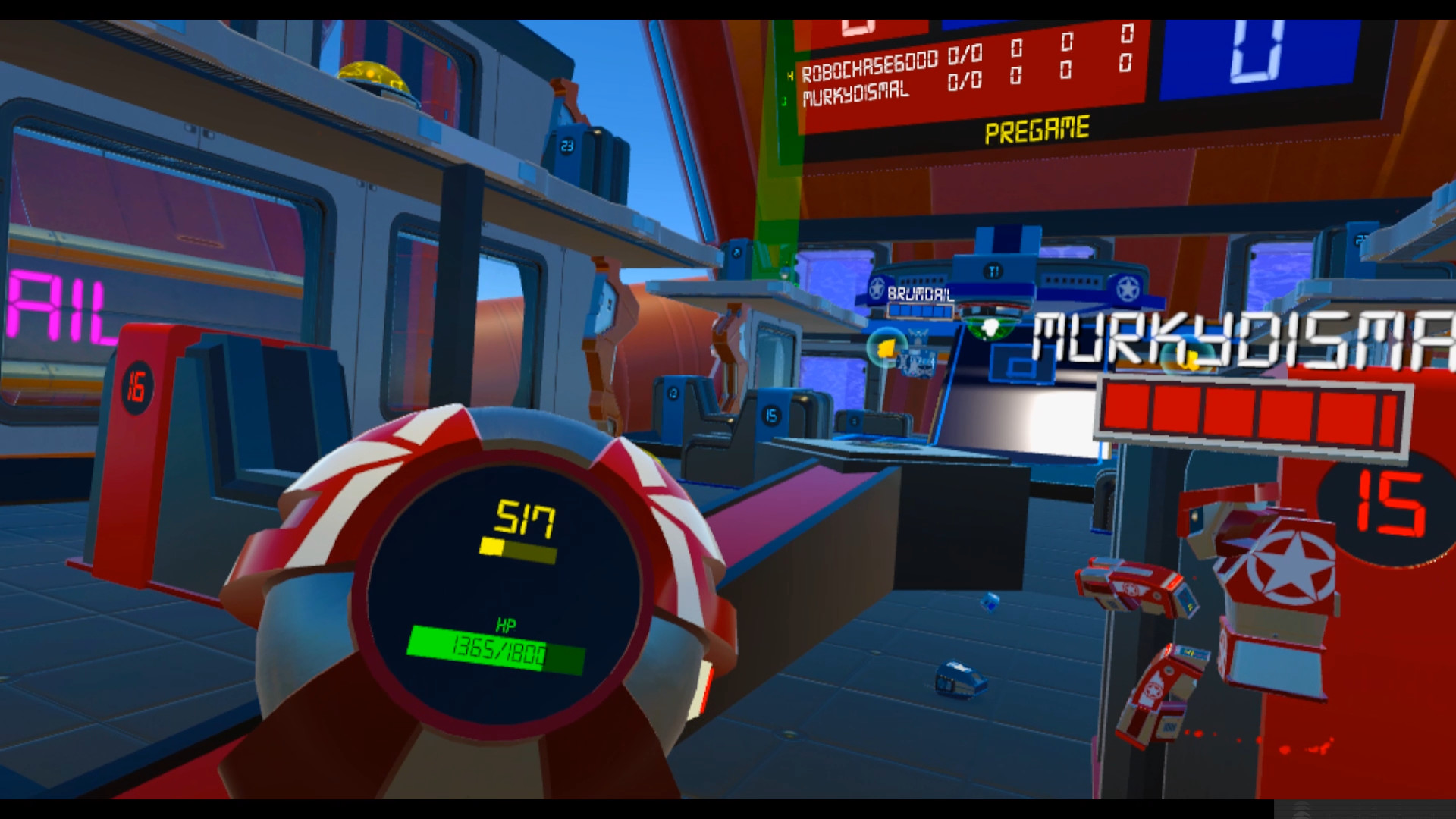Image resolution: width=1456 pixels, height=819 pixels.
Task: Select the T1 turret badge icon
Action: [x=992, y=269]
